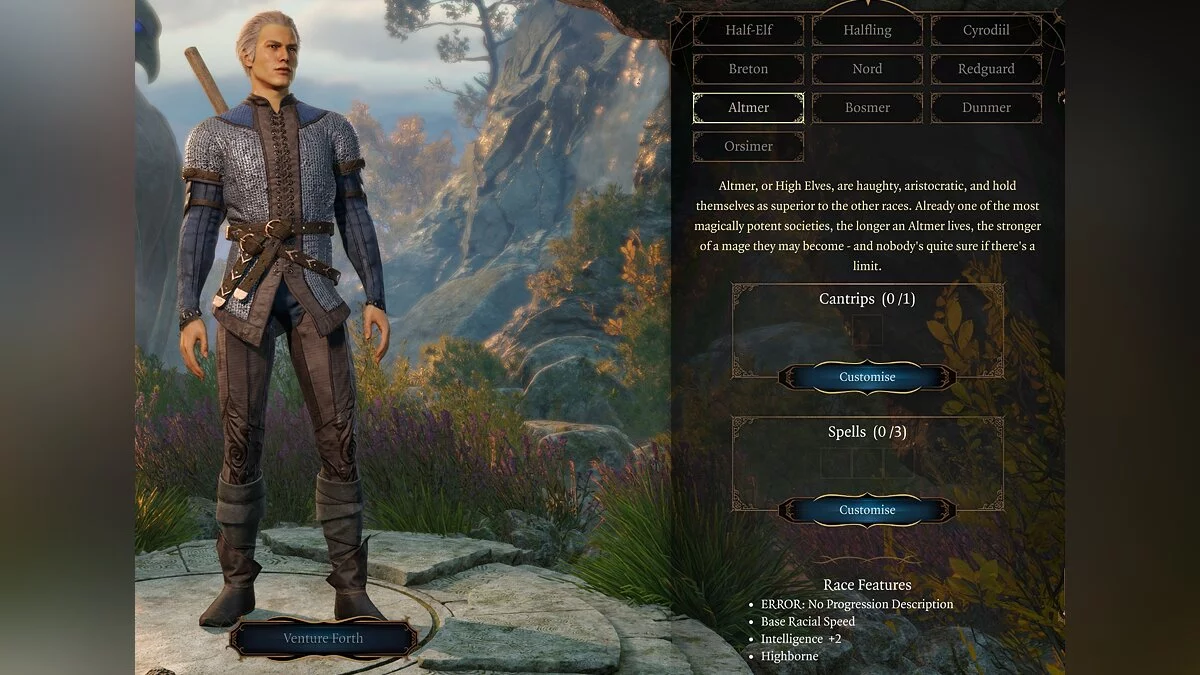This screenshot has width=1200, height=675.
Task: Select the Redguard race
Action: 986,69
